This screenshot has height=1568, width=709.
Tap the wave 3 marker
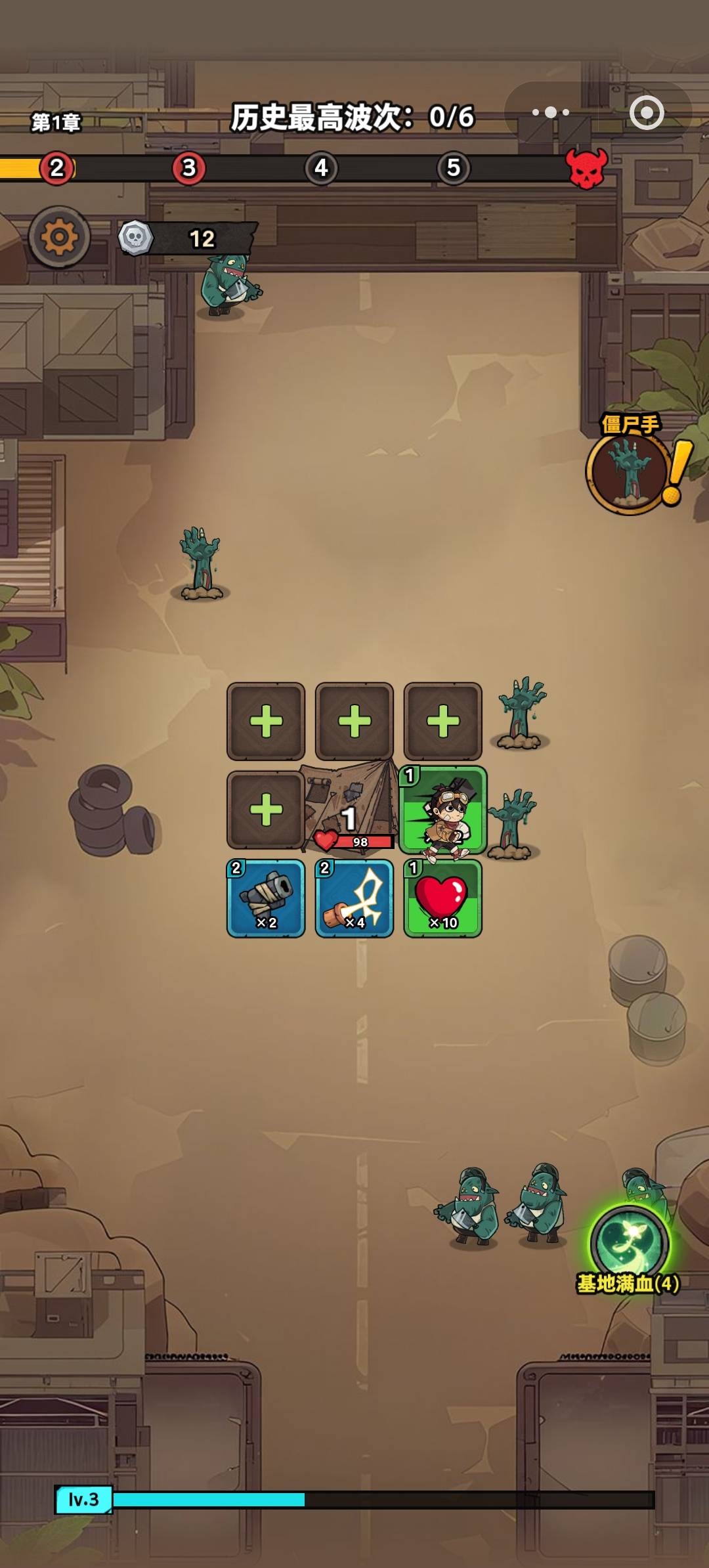click(x=189, y=168)
